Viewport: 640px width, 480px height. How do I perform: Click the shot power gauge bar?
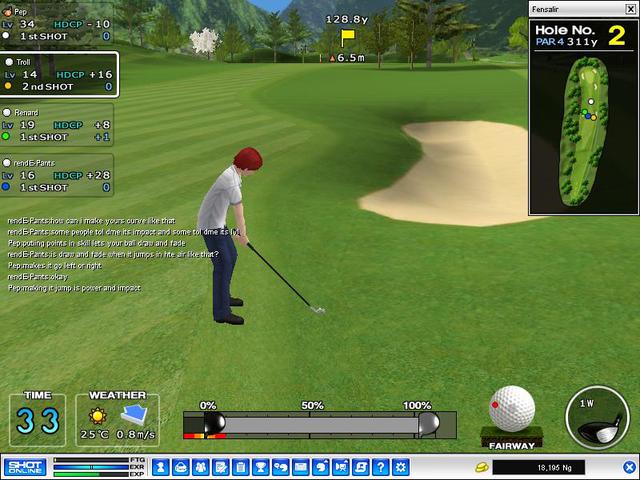pos(320,424)
